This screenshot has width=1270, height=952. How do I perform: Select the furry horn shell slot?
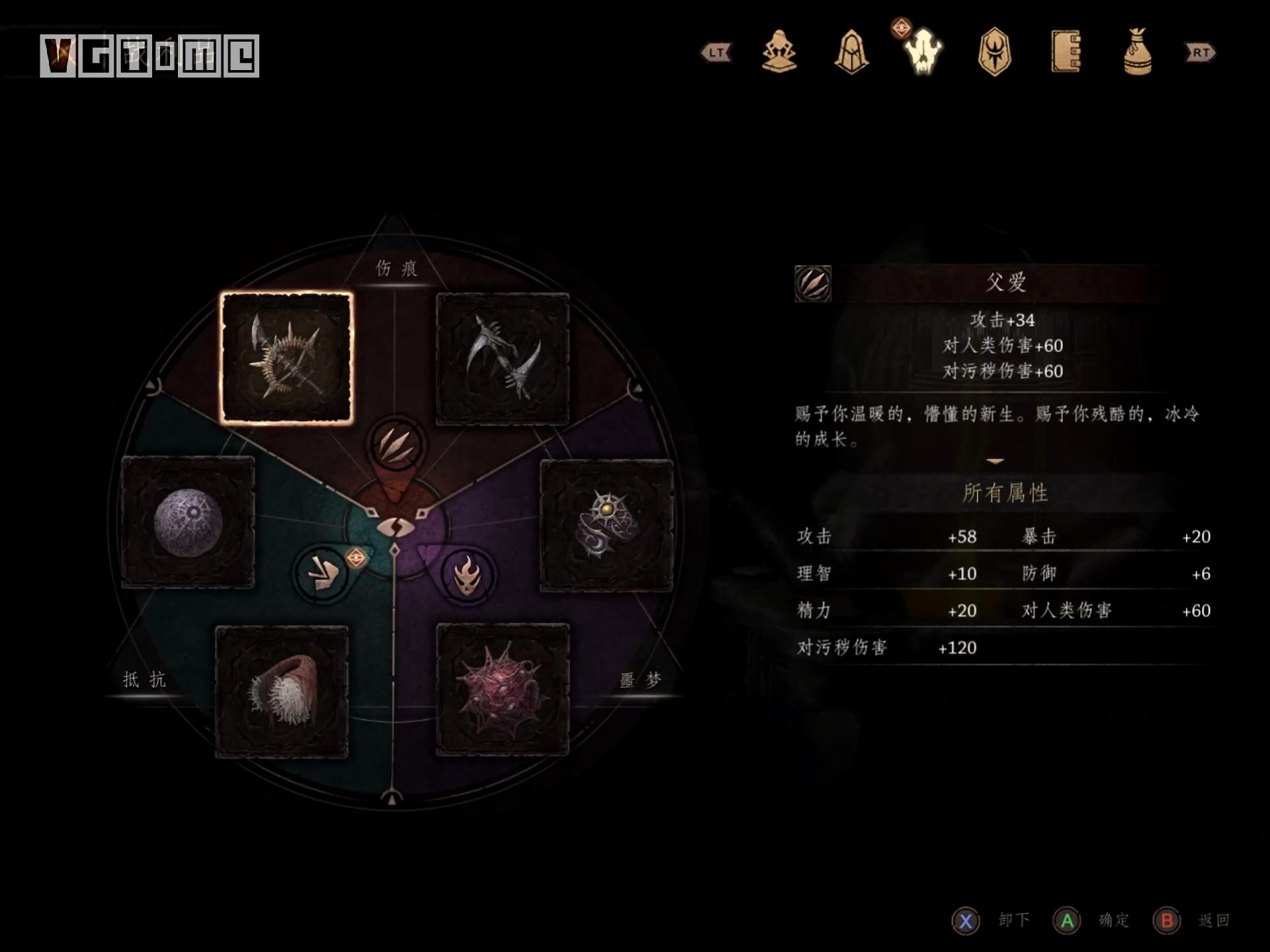coord(282,691)
